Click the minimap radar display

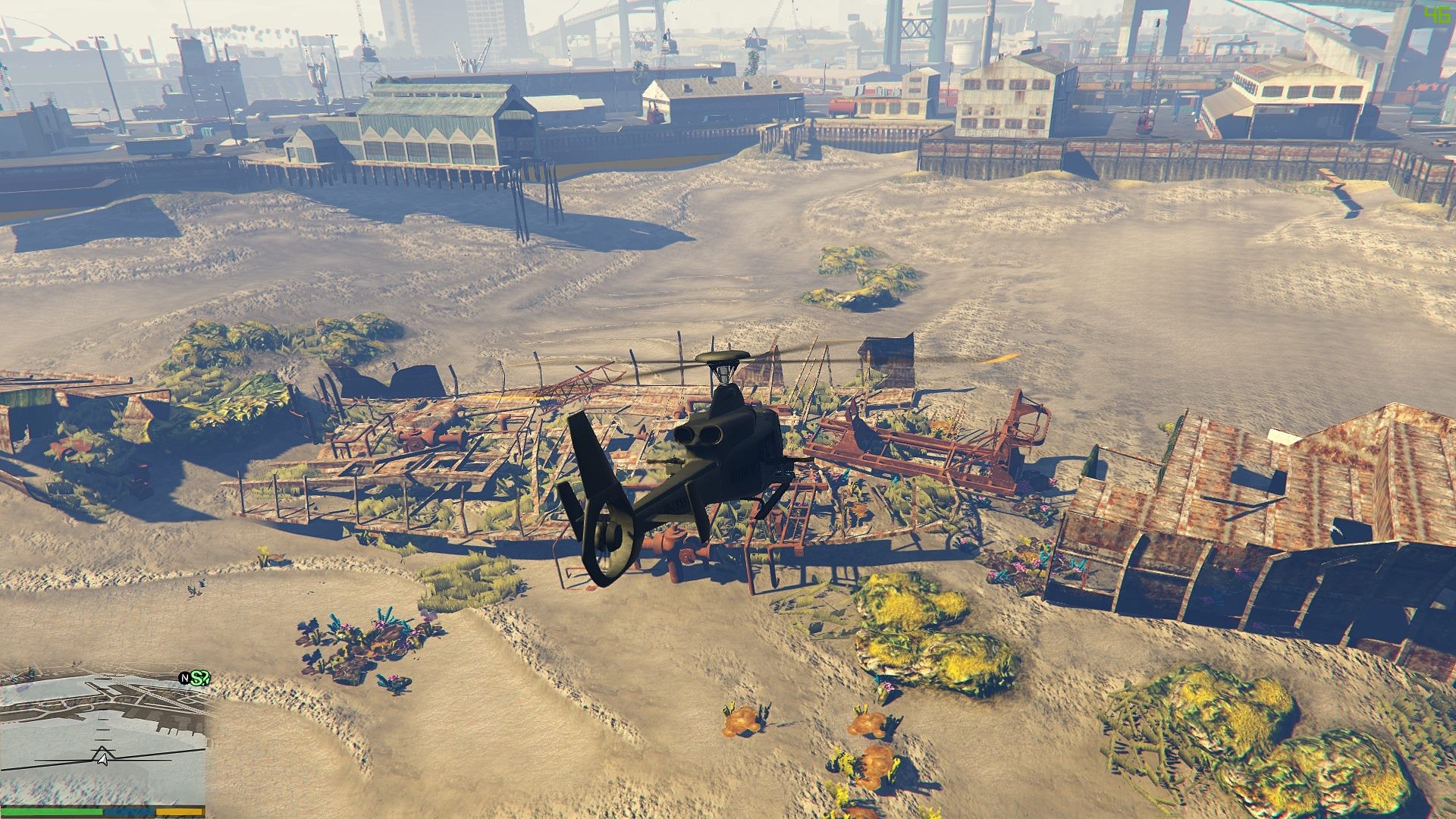tap(102, 739)
